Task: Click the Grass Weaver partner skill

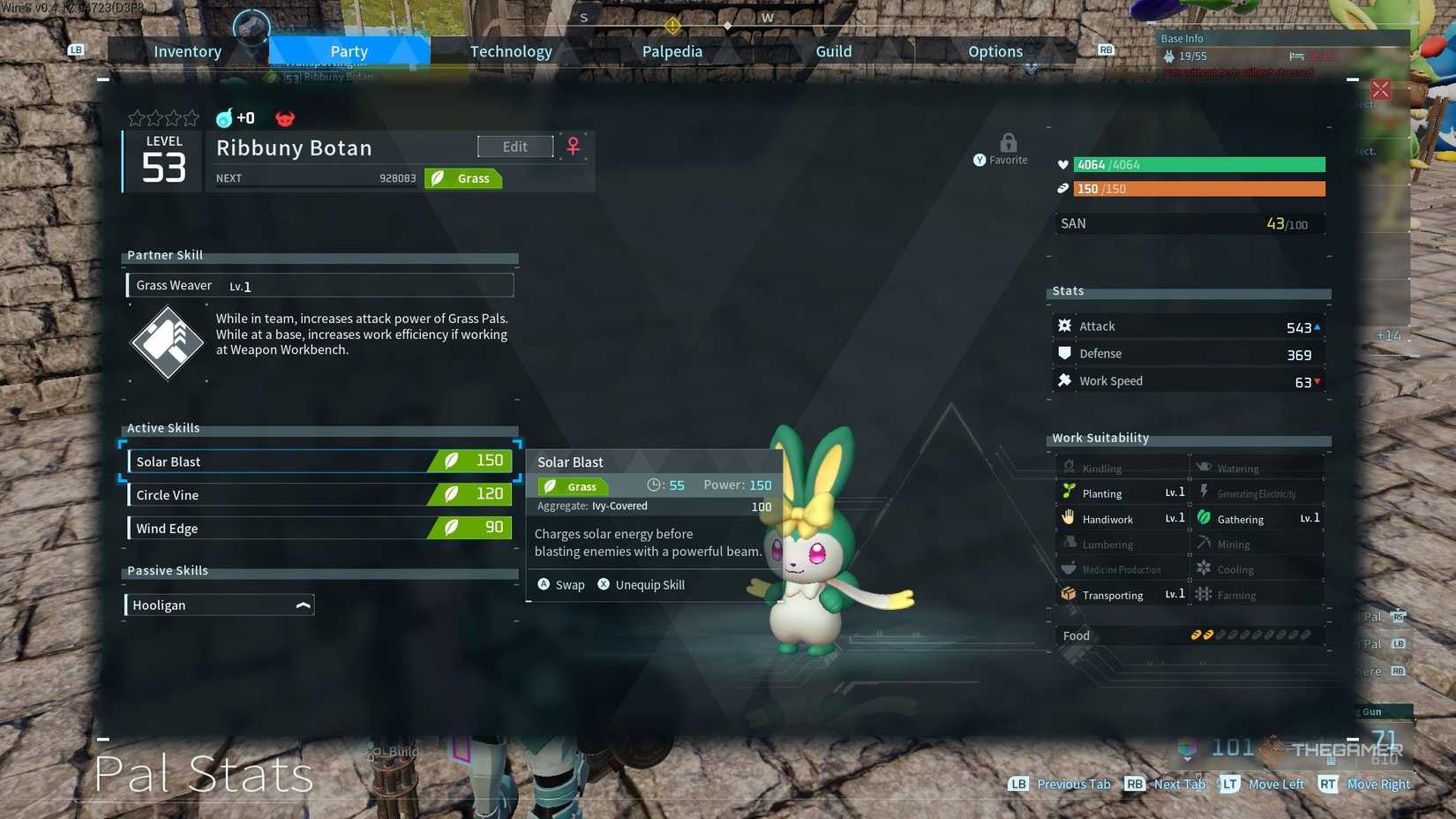Action: 319,285
